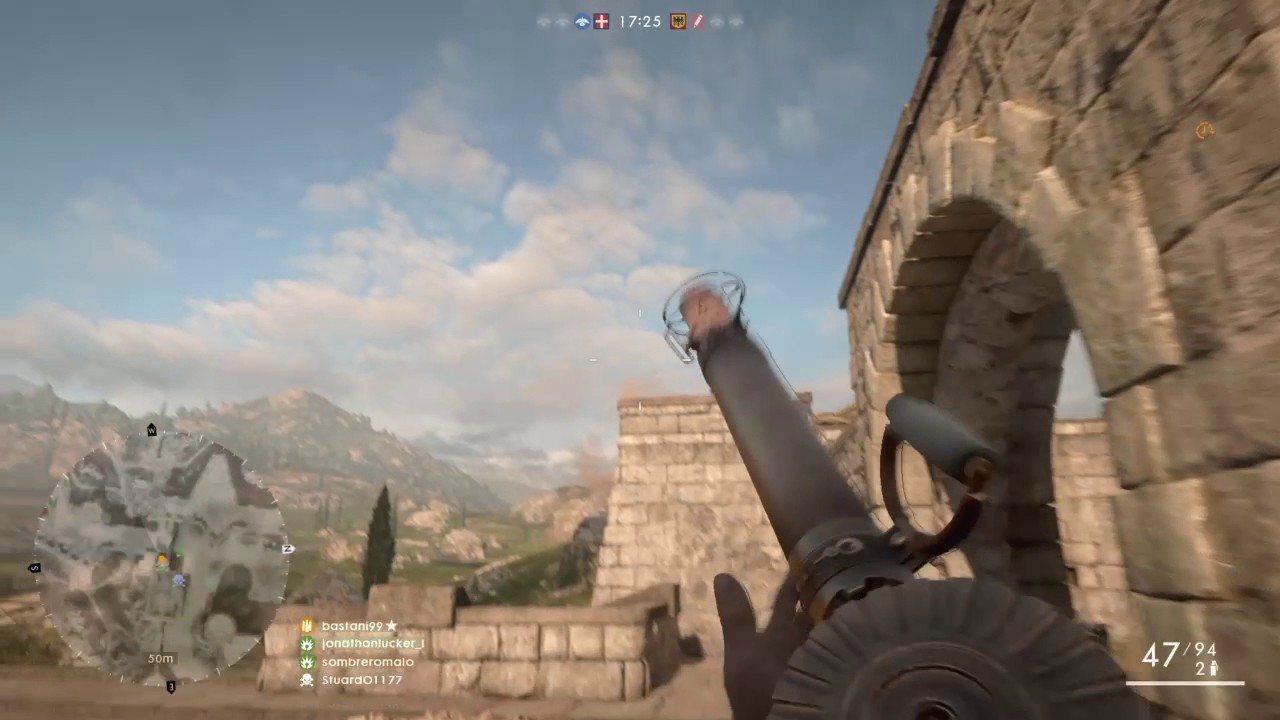1280x720 pixels.
Task: Click jonathanlucker_l's assault grenade icon
Action: 306,643
